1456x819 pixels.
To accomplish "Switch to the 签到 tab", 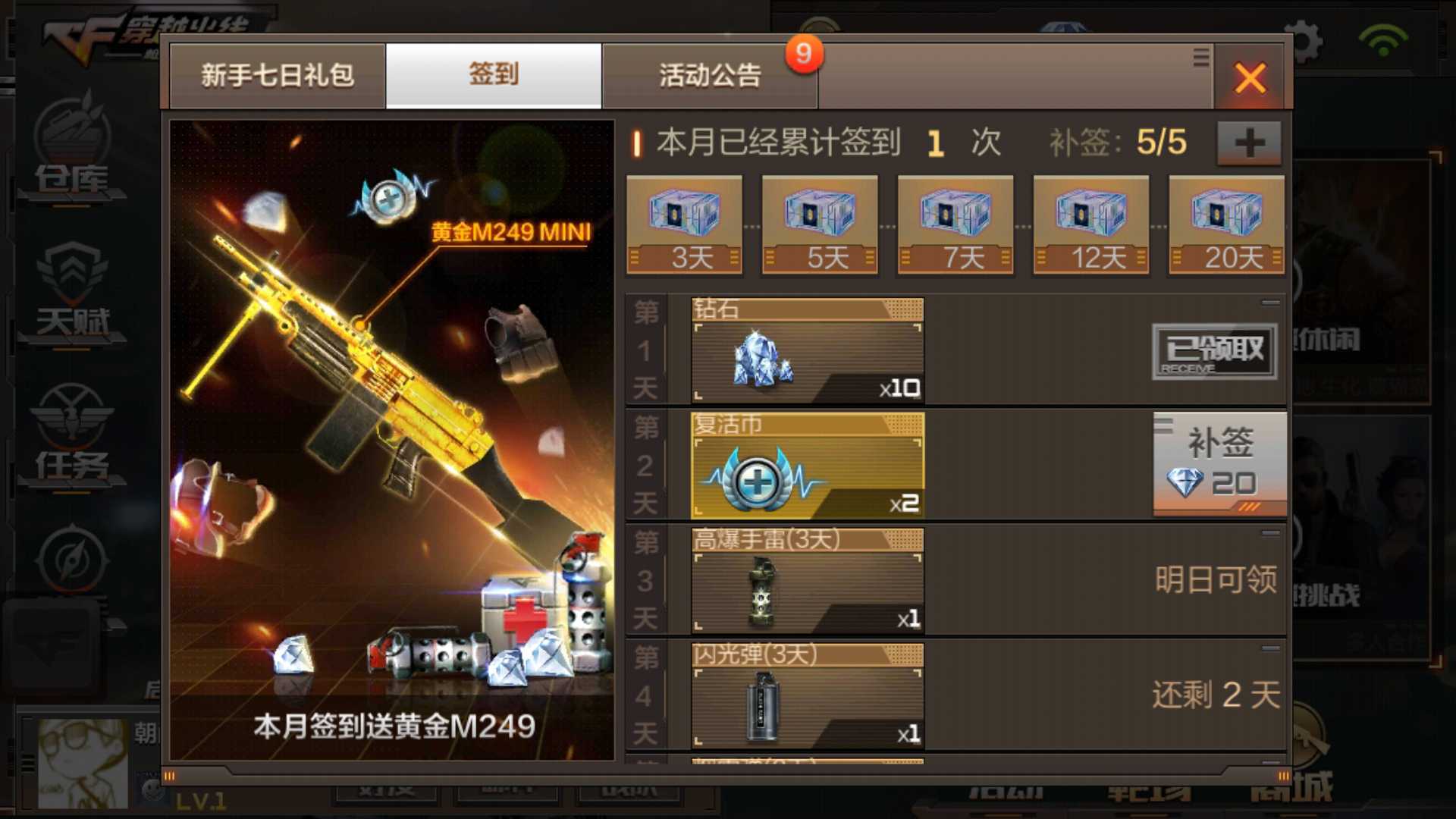I will (x=493, y=76).
